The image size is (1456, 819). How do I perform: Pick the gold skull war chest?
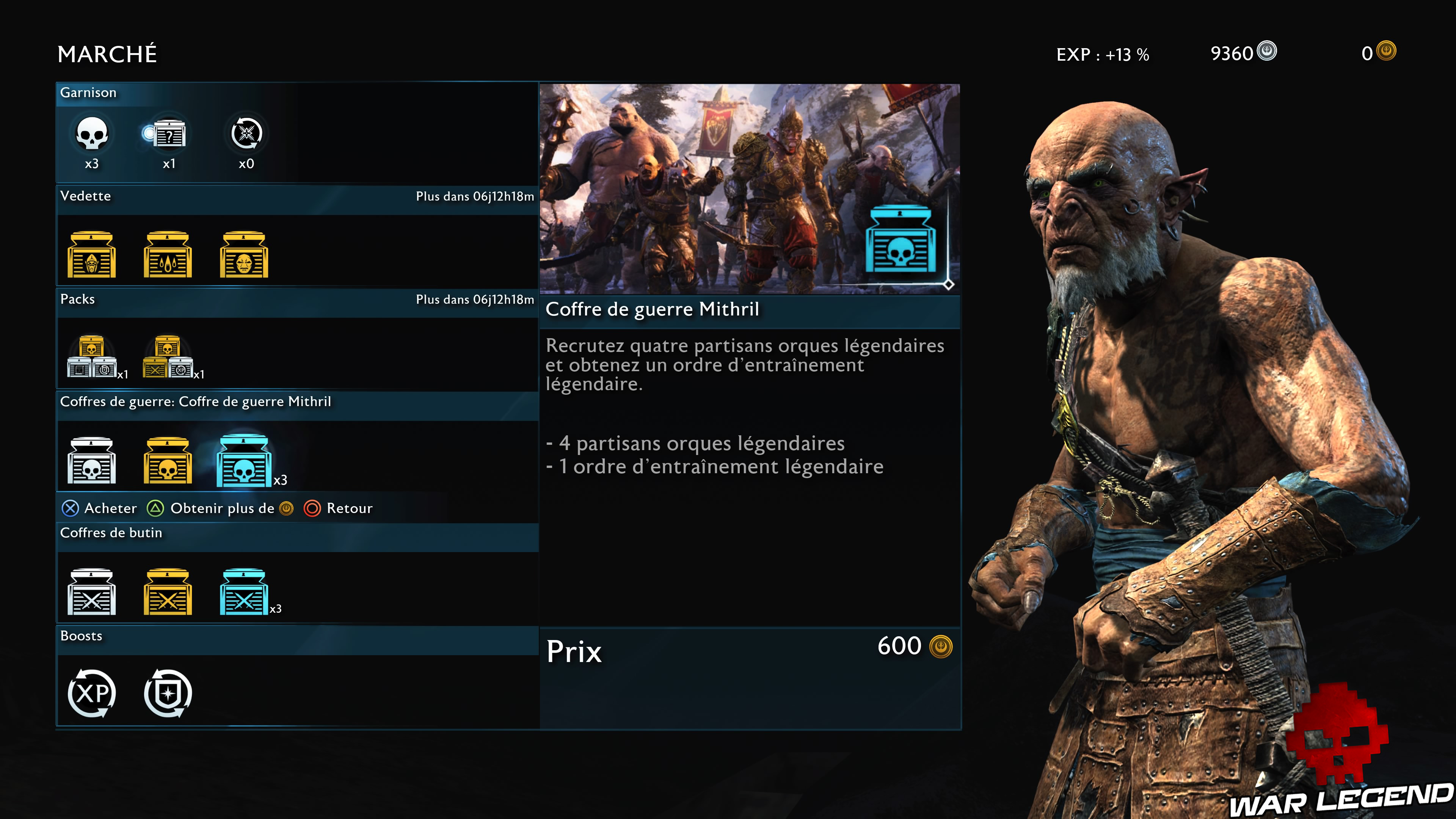point(168,461)
